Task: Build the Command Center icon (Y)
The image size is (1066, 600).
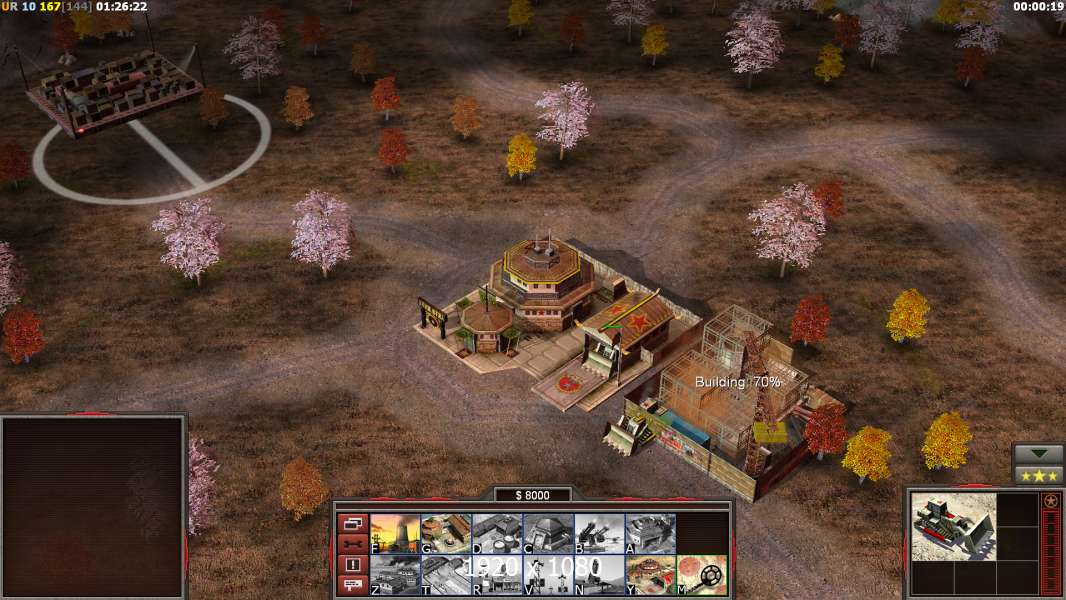Action: [650, 574]
